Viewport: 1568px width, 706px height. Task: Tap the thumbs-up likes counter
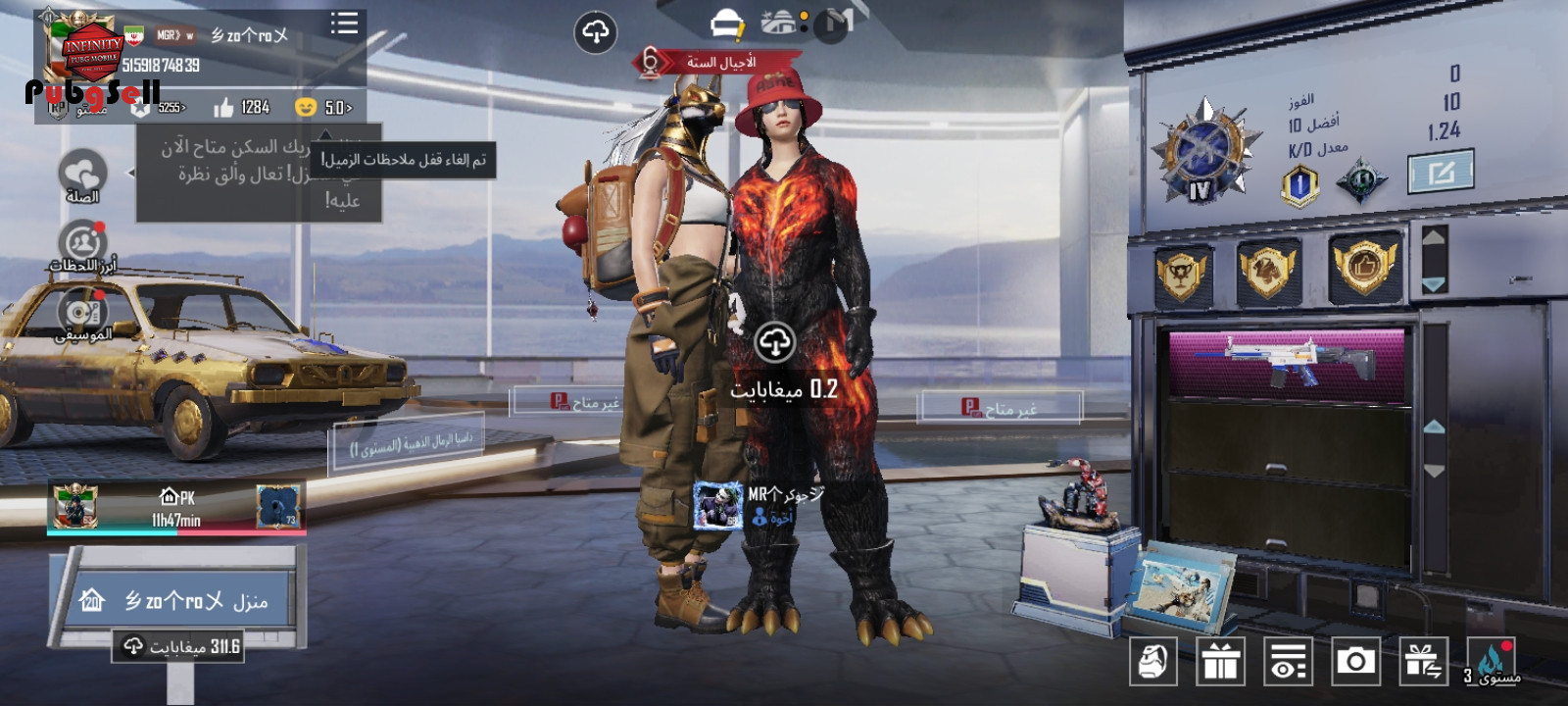[x=241, y=107]
